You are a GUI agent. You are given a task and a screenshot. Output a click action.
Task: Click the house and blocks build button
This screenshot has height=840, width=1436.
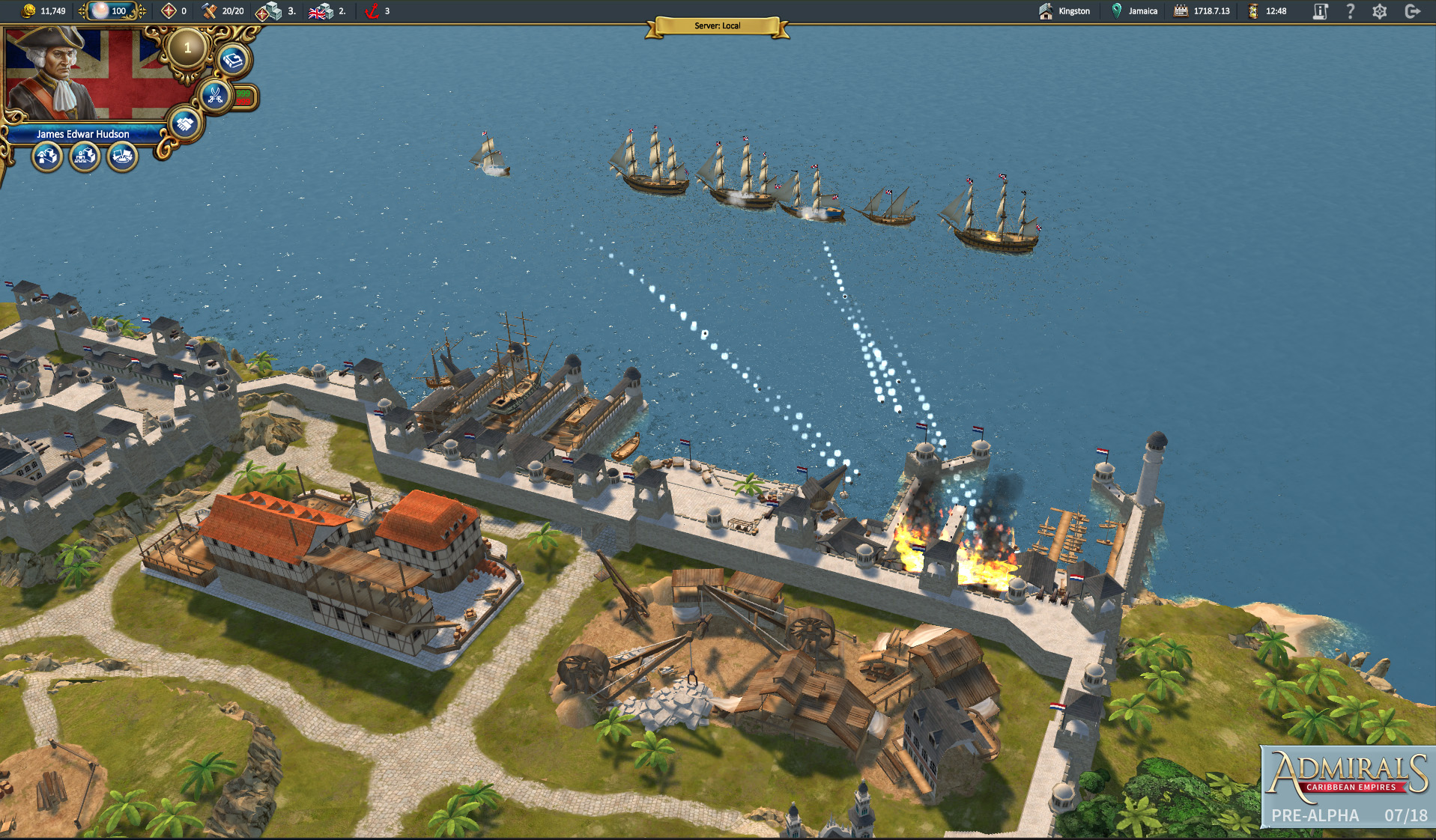47,156
